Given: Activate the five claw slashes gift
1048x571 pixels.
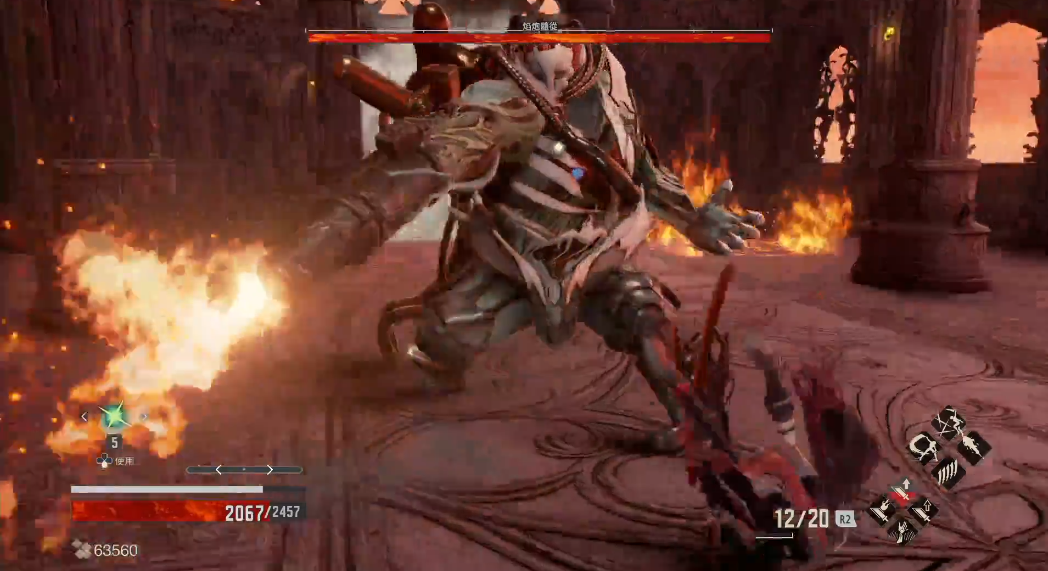Looking at the screenshot, I should (x=947, y=472).
